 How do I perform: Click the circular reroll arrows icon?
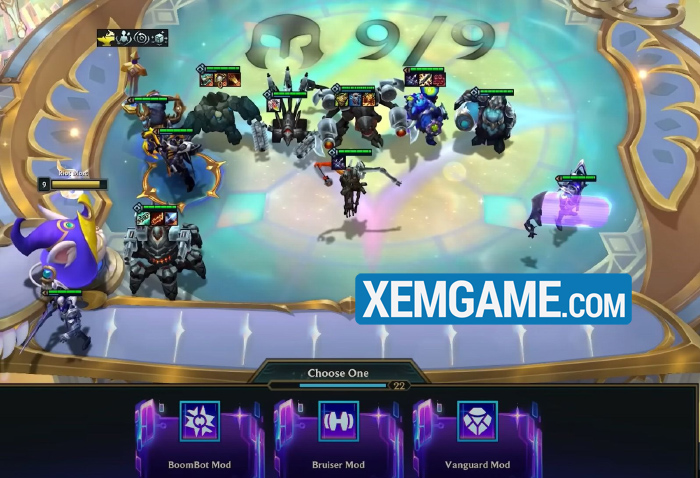[141, 38]
